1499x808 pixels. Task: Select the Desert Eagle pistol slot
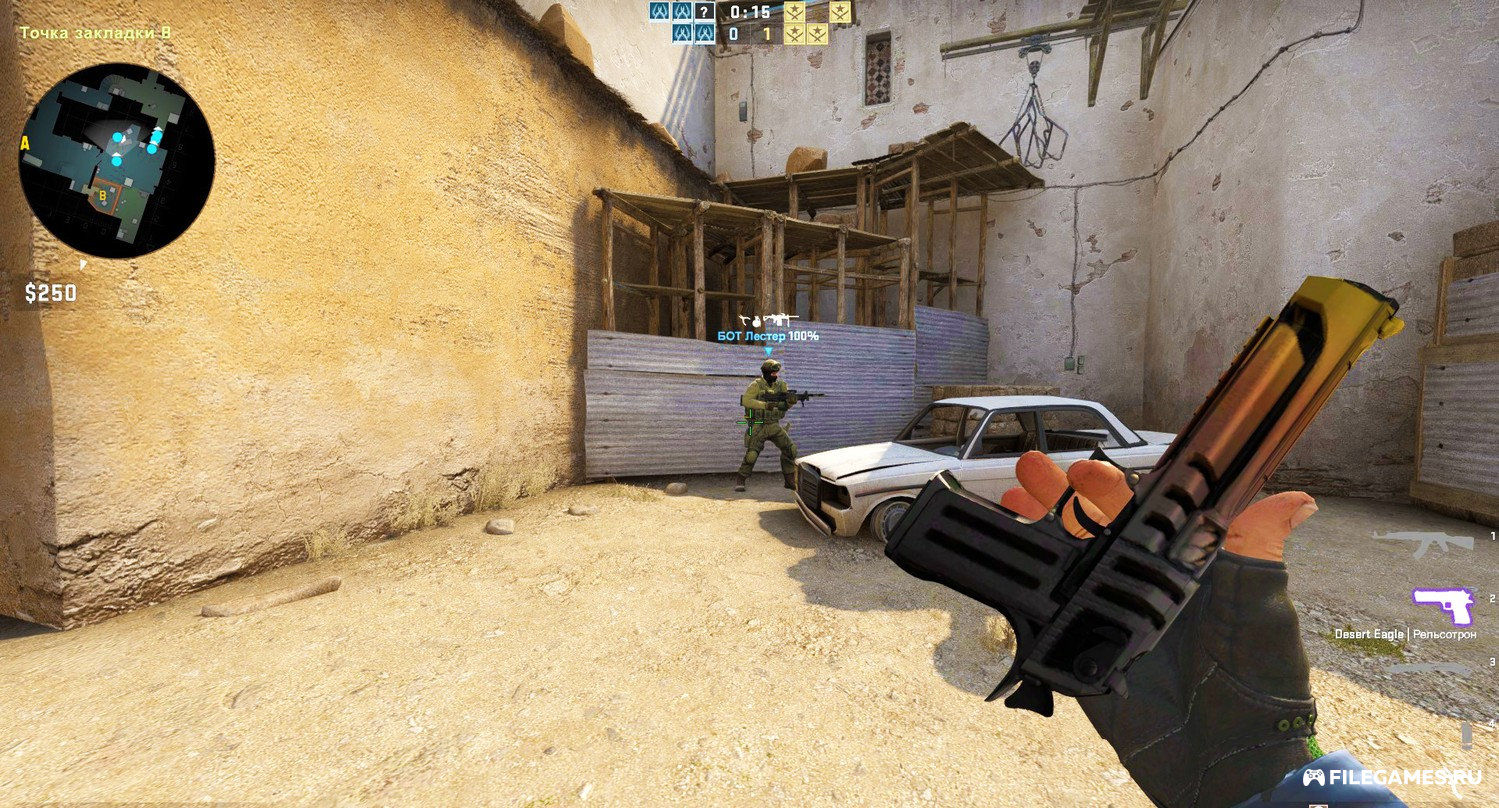pos(1443,605)
